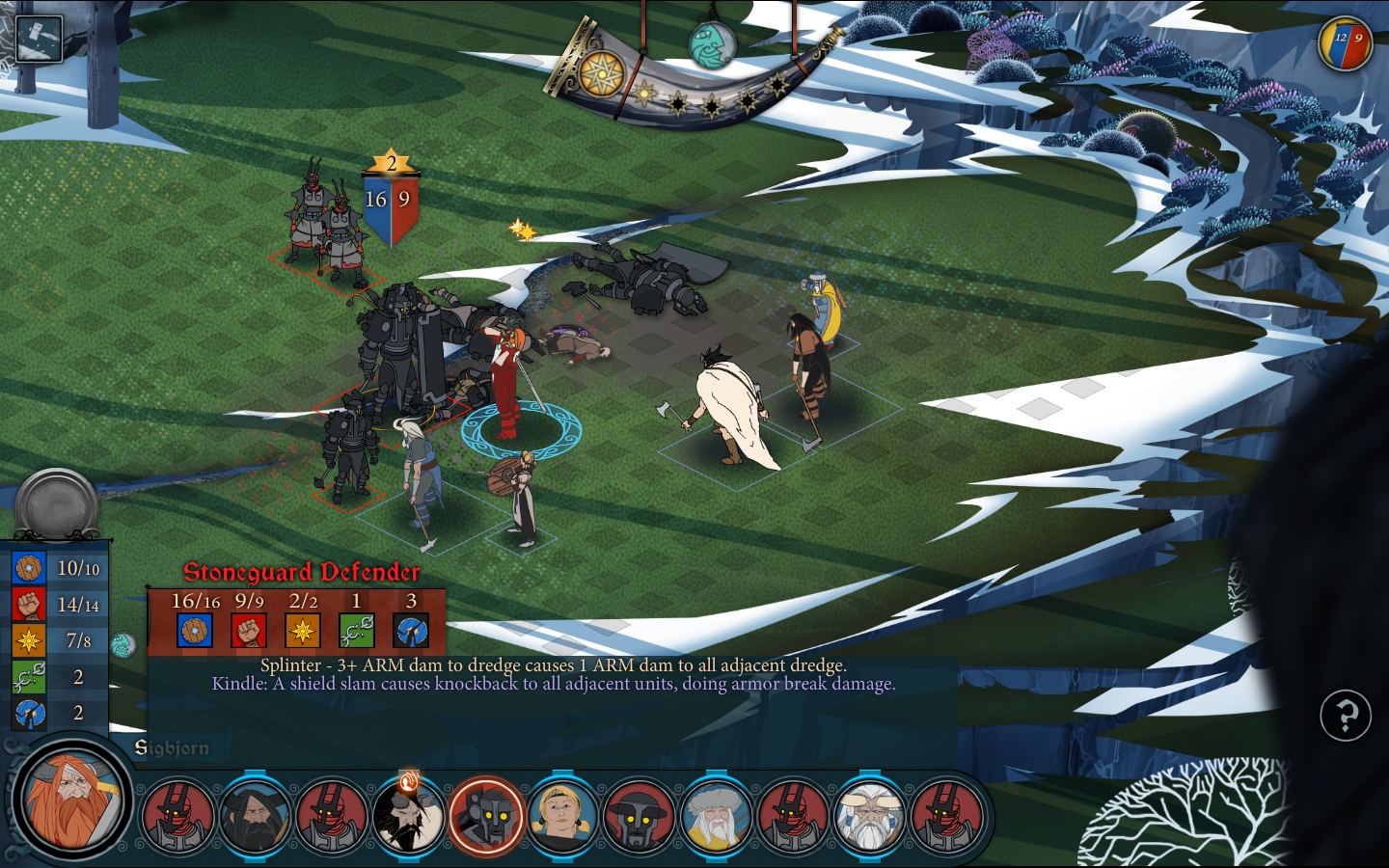Click Sigbjorn's red fist strength icon
The width and height of the screenshot is (1389, 868).
click(29, 605)
